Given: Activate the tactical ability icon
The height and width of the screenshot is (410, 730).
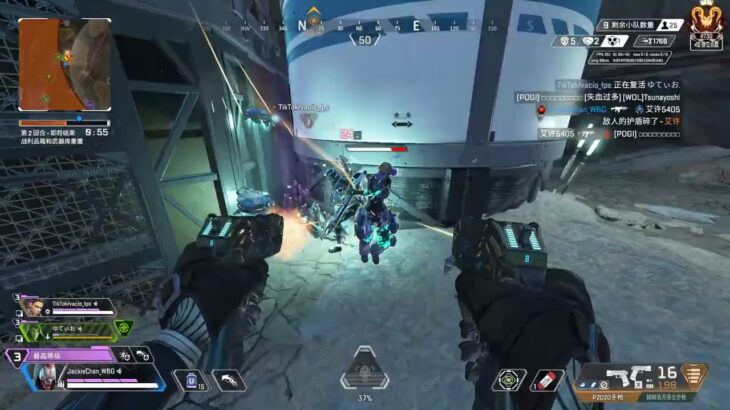Looking at the screenshot, I should 231,379.
